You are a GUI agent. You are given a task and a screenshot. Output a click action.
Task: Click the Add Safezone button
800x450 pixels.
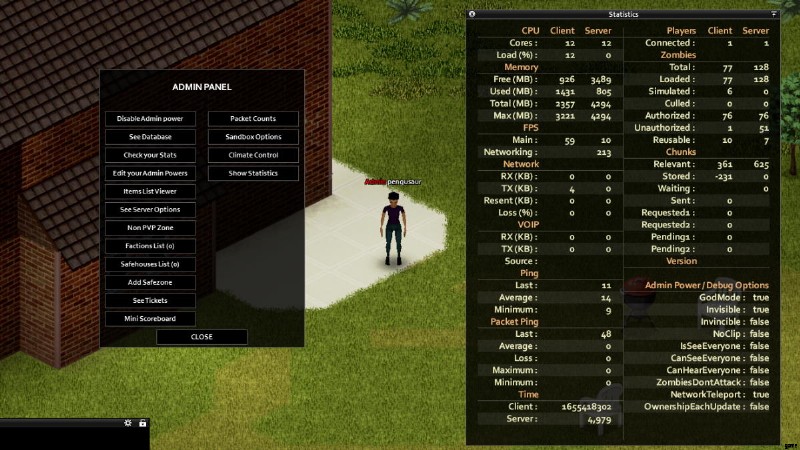pyautogui.click(x=150, y=282)
